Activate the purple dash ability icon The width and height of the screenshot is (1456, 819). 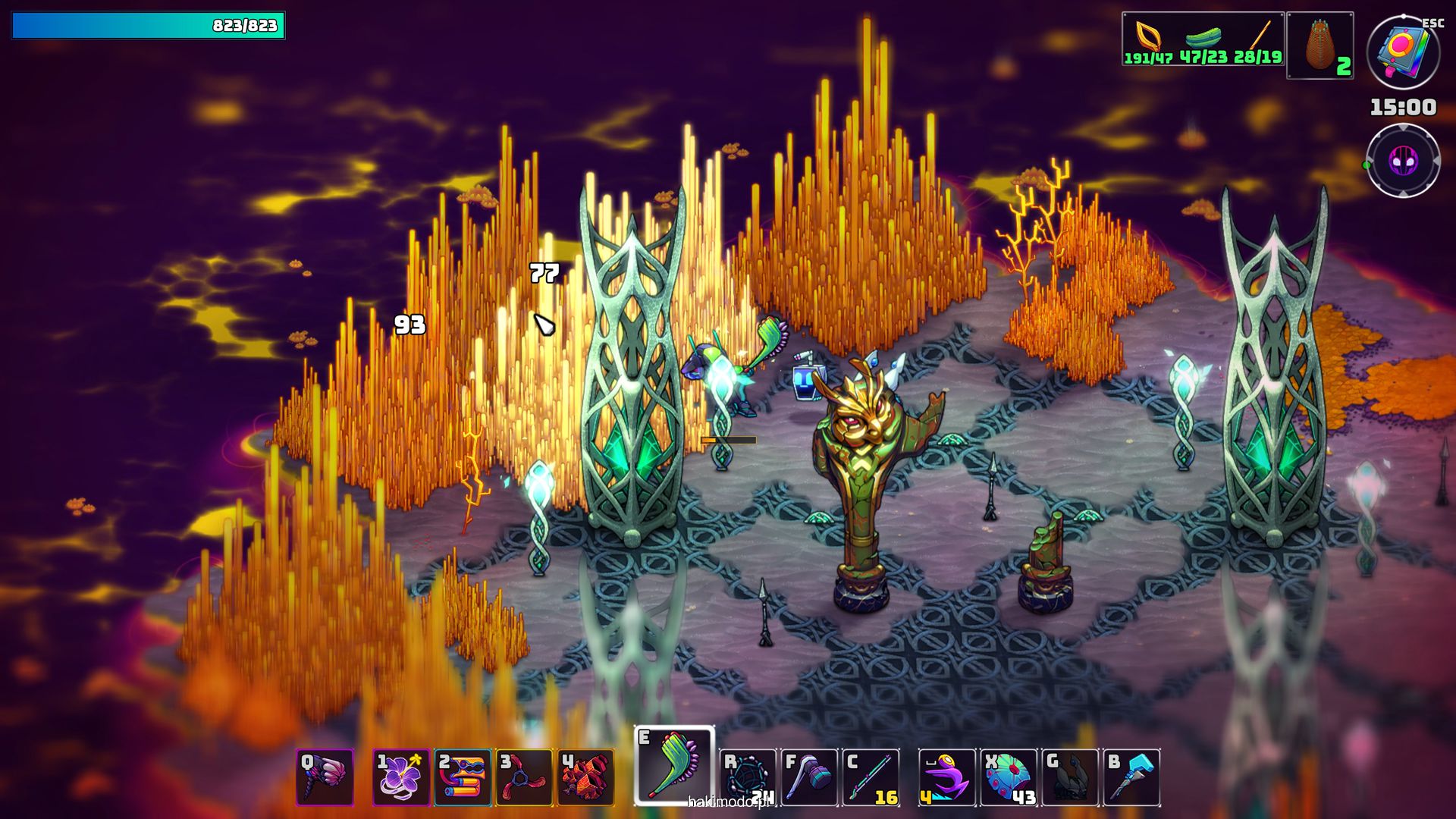pyautogui.click(x=947, y=777)
